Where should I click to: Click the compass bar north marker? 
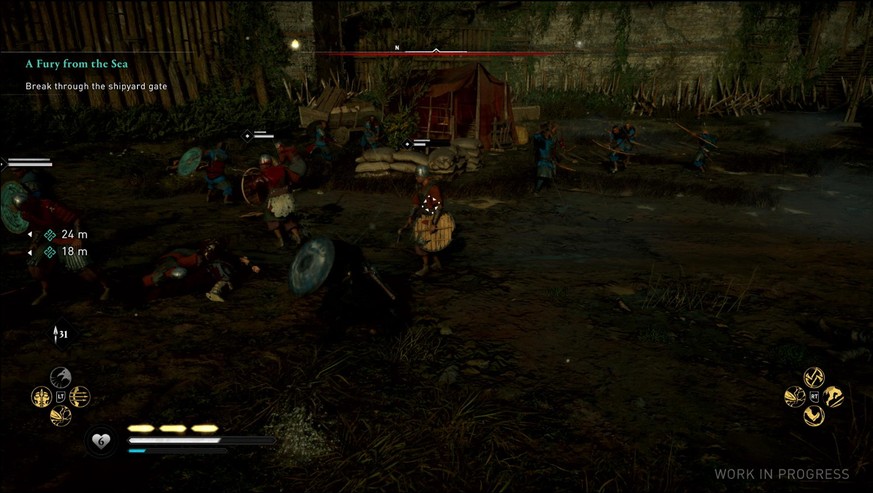pos(397,47)
